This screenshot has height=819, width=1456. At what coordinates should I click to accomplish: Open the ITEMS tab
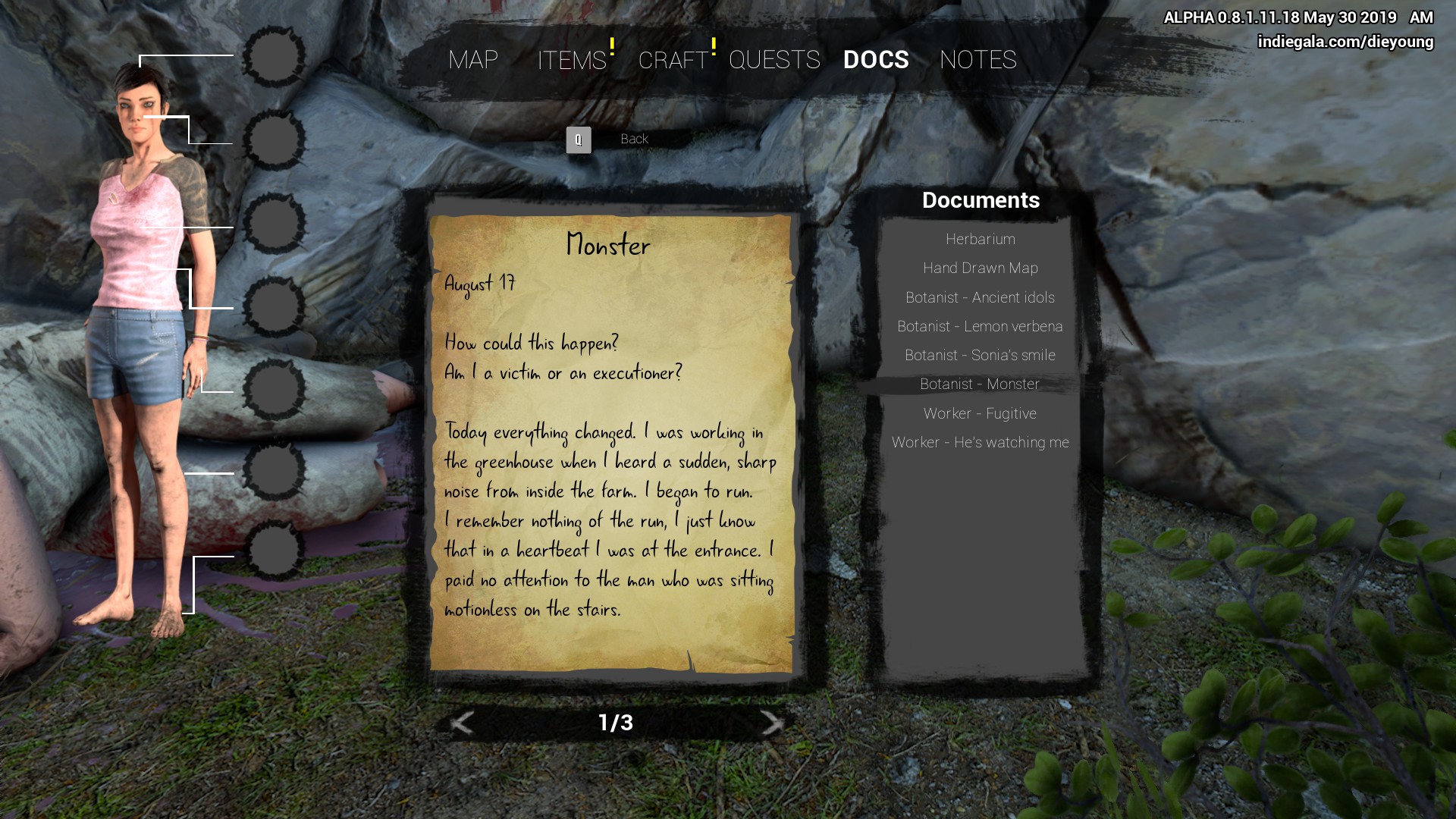pyautogui.click(x=572, y=60)
